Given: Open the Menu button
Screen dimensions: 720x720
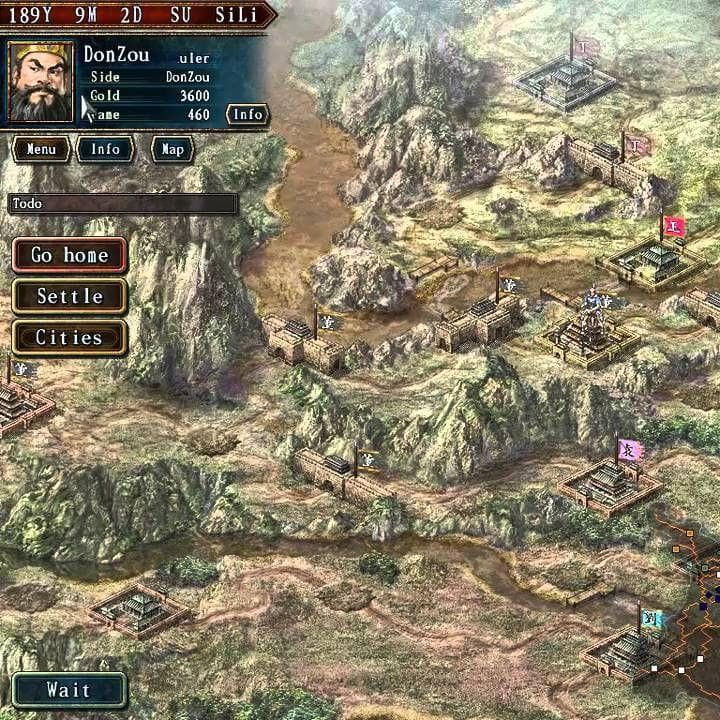Looking at the screenshot, I should 41,149.
